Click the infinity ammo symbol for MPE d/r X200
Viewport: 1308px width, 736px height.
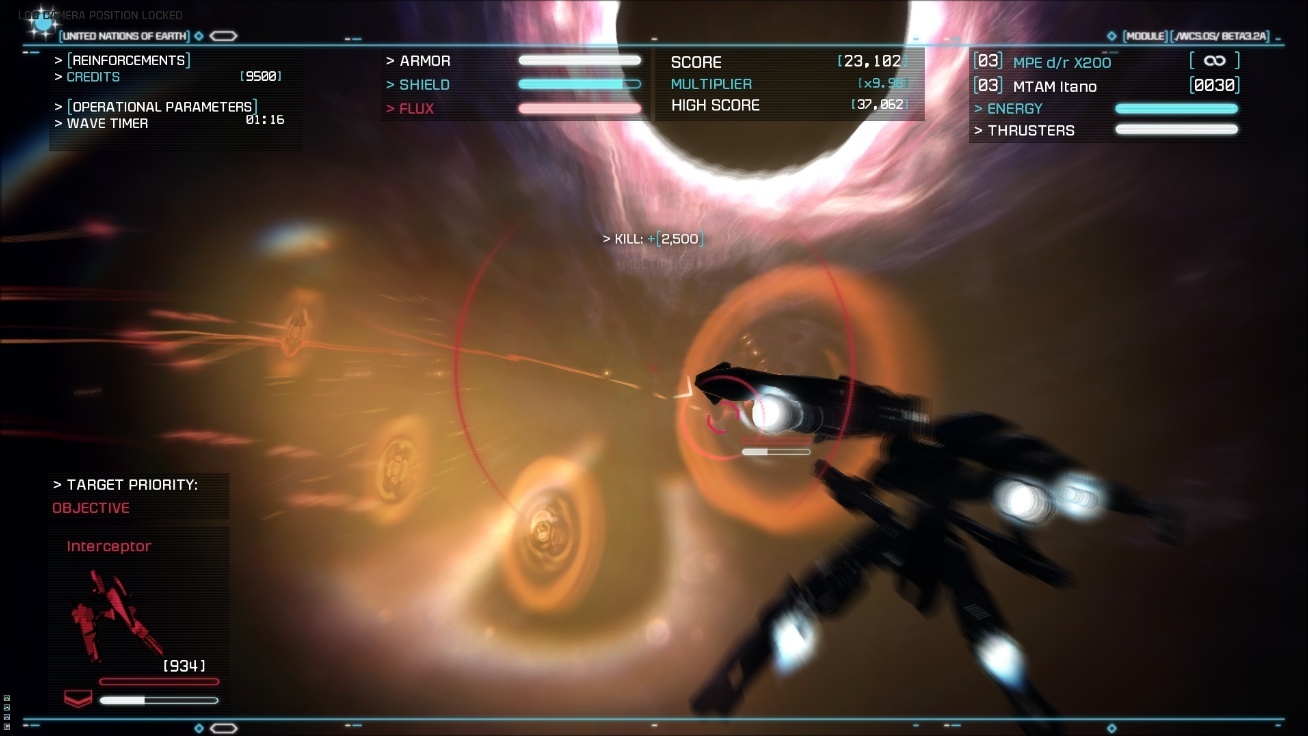tap(1215, 61)
